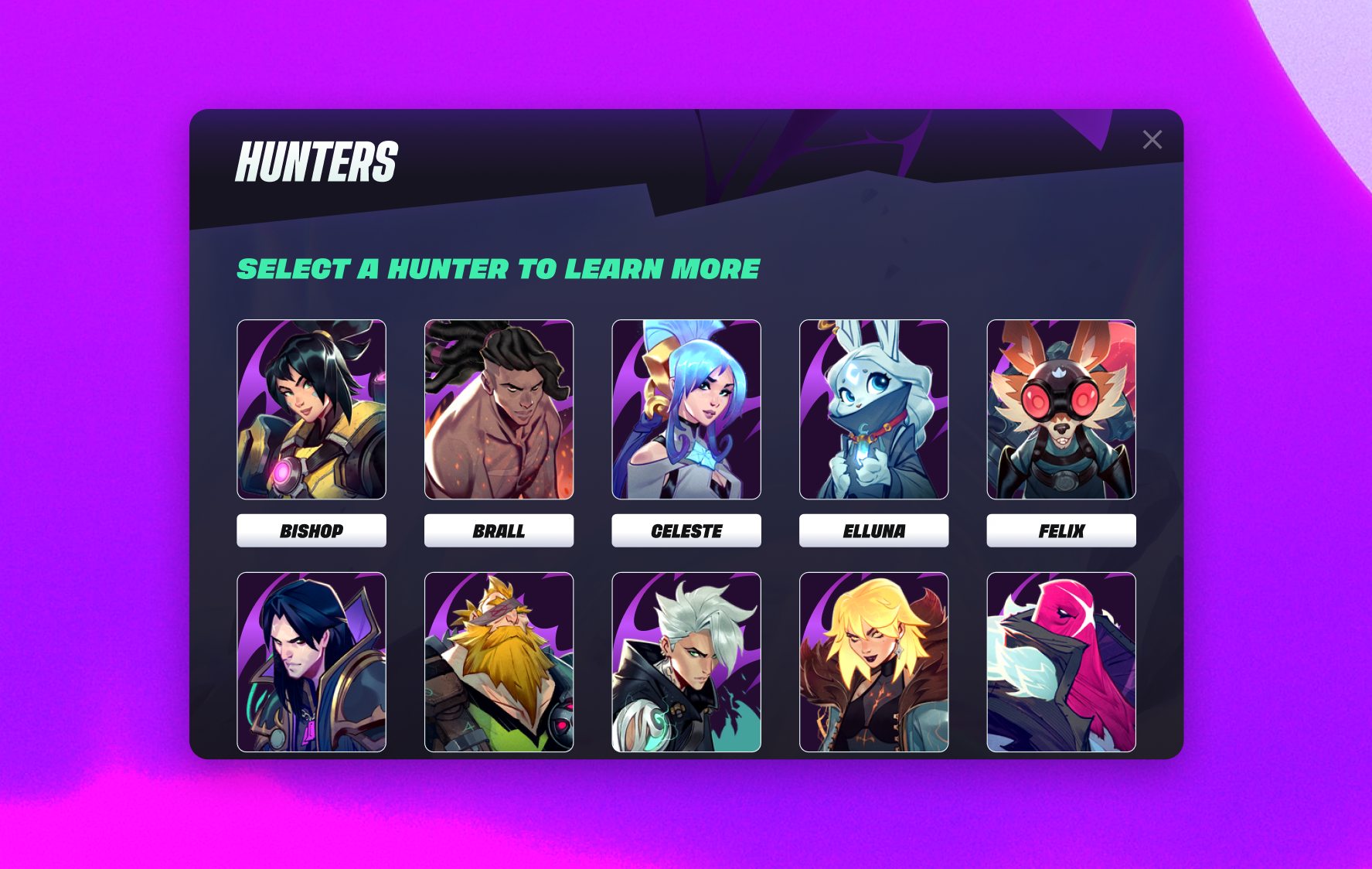Screen dimensions: 1372x869
Task: Select Elluna's bunny portrait card
Action: point(873,409)
